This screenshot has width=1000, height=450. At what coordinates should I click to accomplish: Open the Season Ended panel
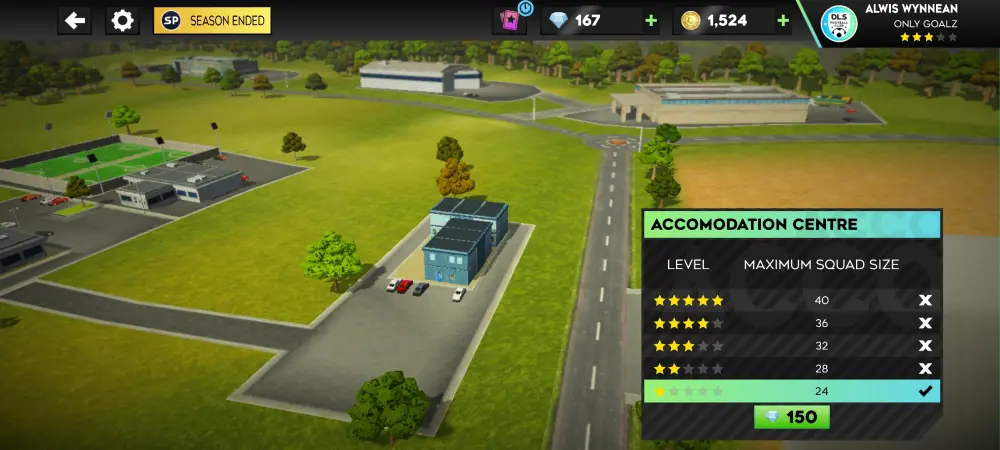pos(212,20)
